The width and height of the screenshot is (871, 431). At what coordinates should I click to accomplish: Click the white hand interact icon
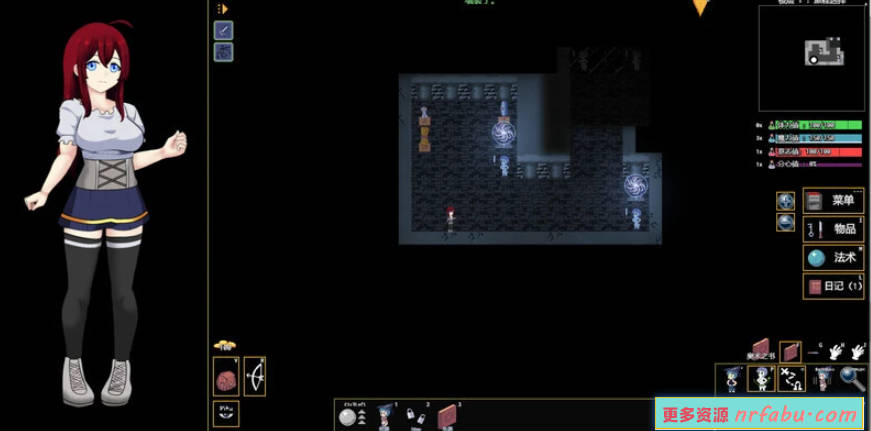[x=835, y=351]
